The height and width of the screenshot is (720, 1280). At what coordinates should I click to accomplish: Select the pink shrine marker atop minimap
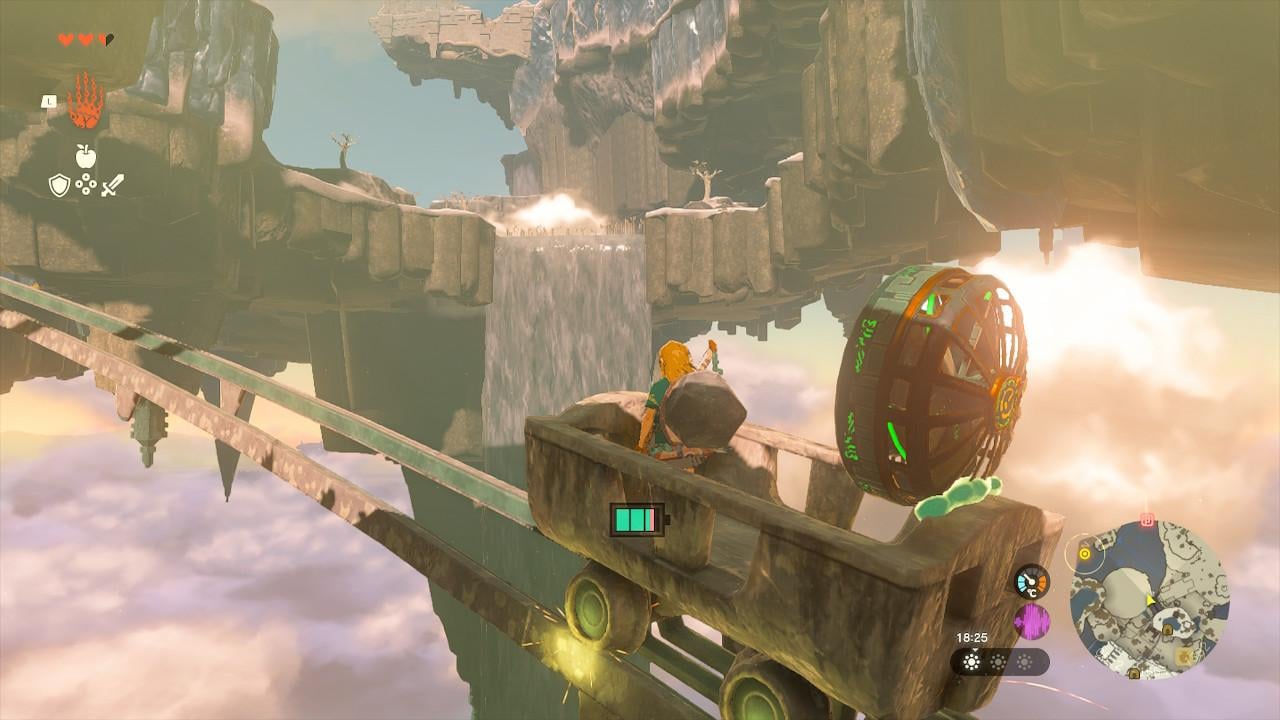click(1147, 521)
